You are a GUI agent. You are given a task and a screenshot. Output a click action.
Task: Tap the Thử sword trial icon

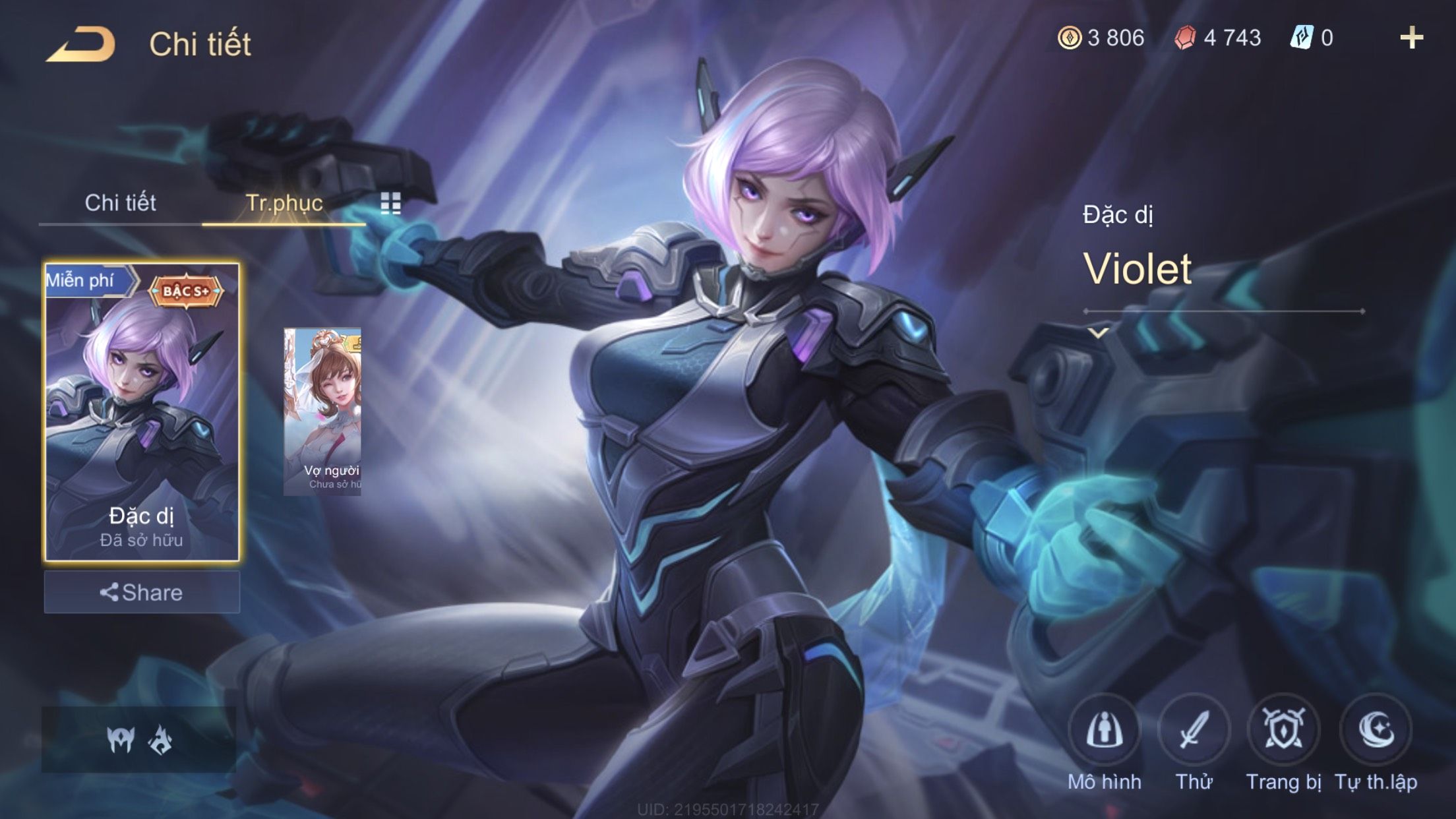point(1194,730)
